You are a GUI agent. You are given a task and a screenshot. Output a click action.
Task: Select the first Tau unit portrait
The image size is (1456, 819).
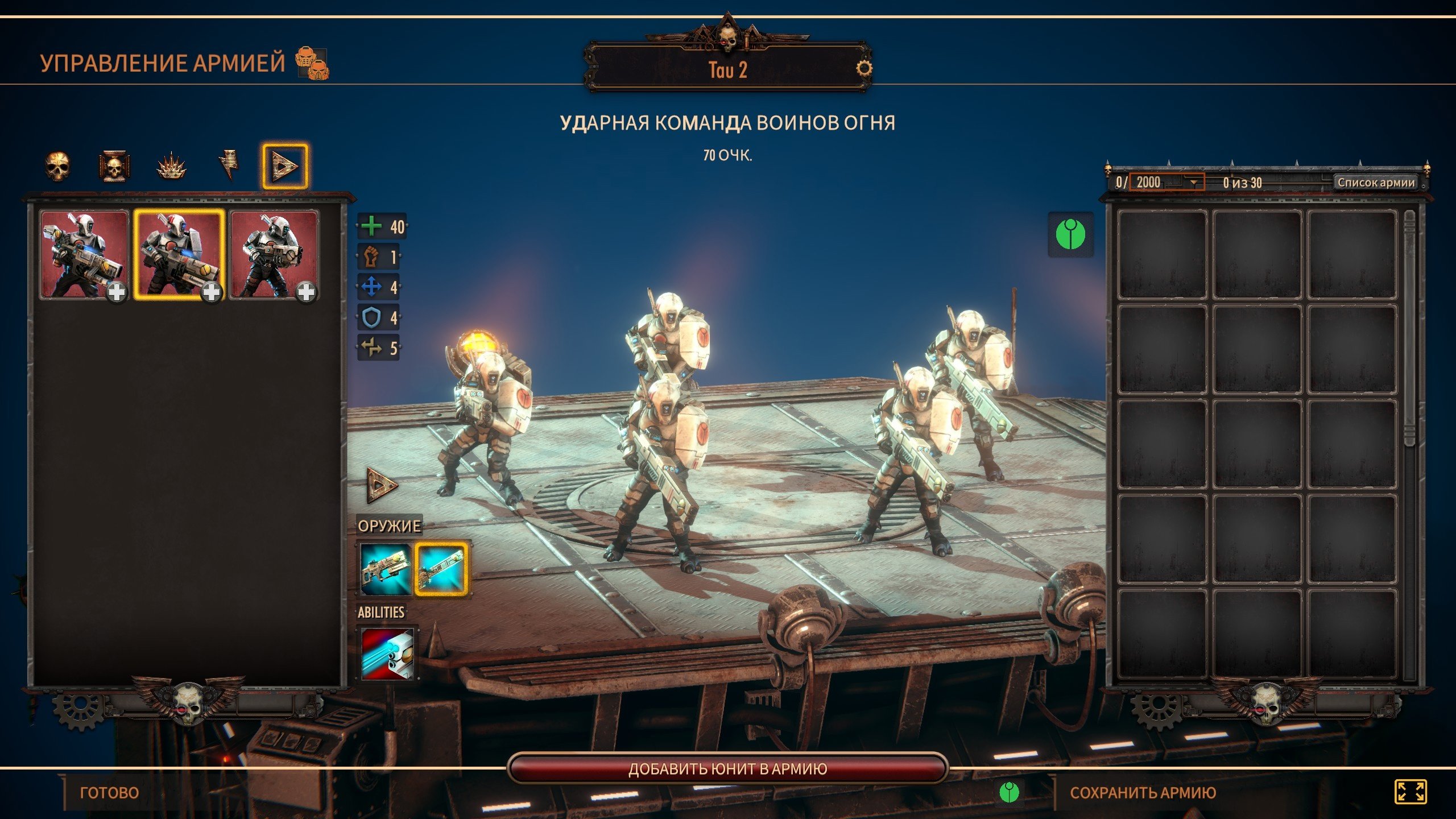84,254
